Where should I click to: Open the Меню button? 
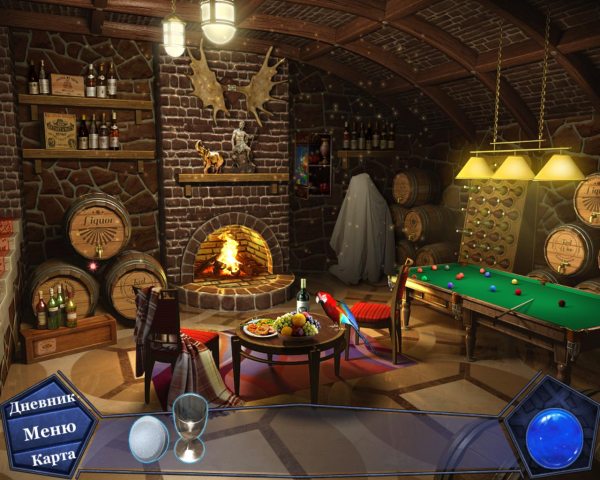tap(46, 432)
